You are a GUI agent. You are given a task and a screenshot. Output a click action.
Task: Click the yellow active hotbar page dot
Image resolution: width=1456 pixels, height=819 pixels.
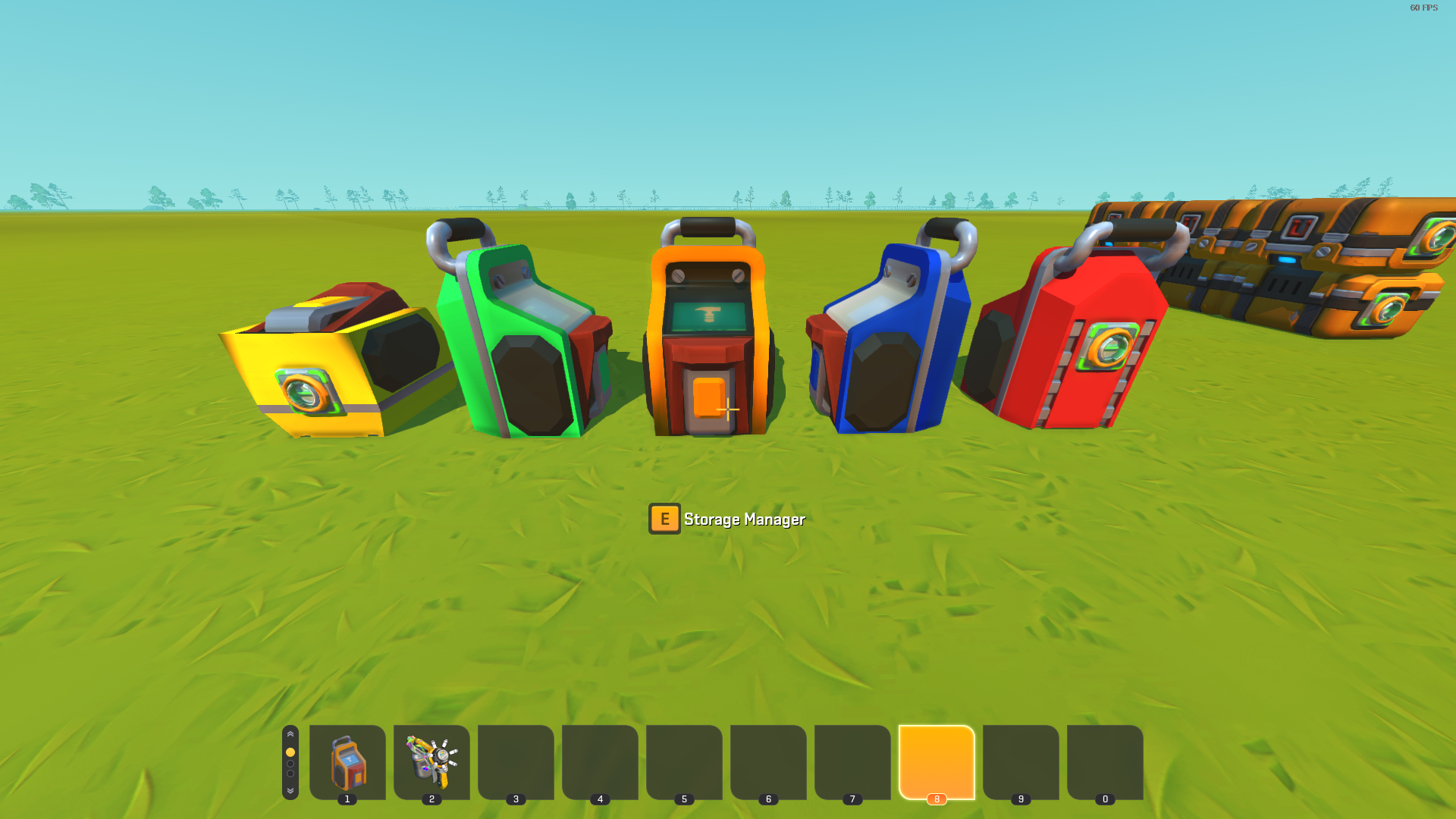pos(290,752)
